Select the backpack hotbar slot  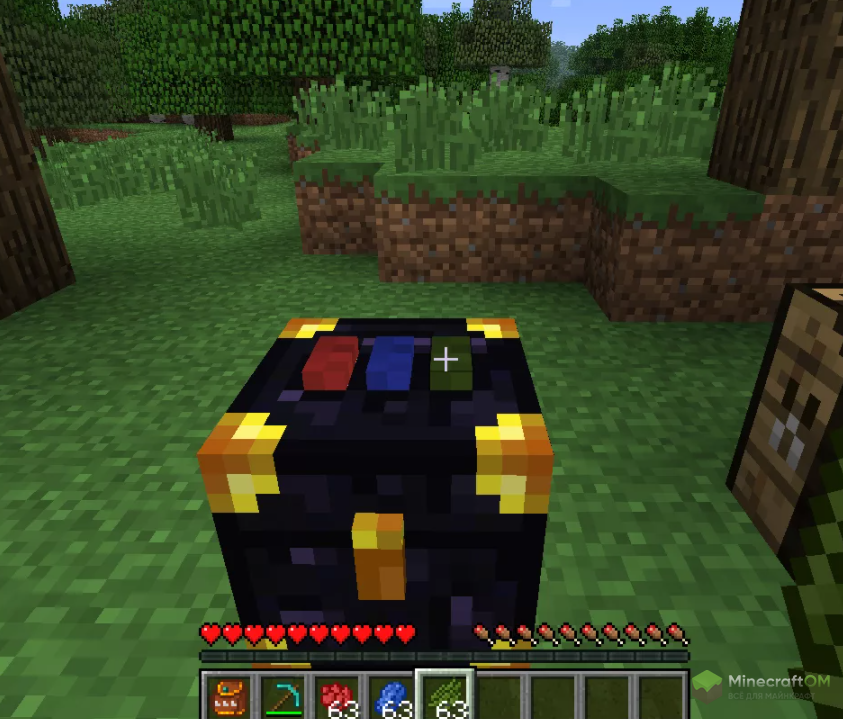pos(230,697)
